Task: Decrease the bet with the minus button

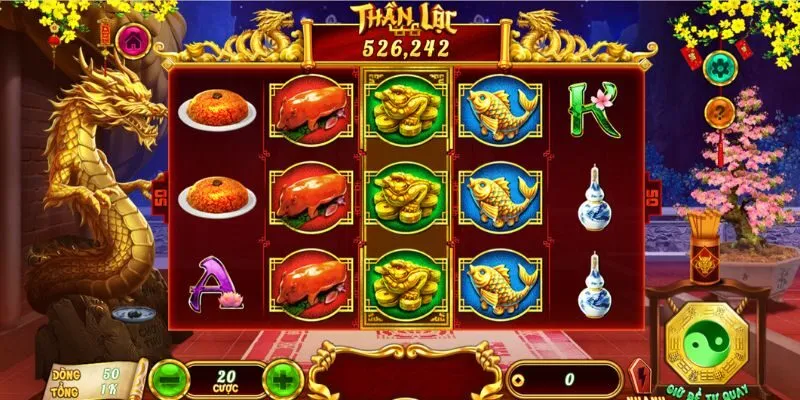Action: coord(167,379)
